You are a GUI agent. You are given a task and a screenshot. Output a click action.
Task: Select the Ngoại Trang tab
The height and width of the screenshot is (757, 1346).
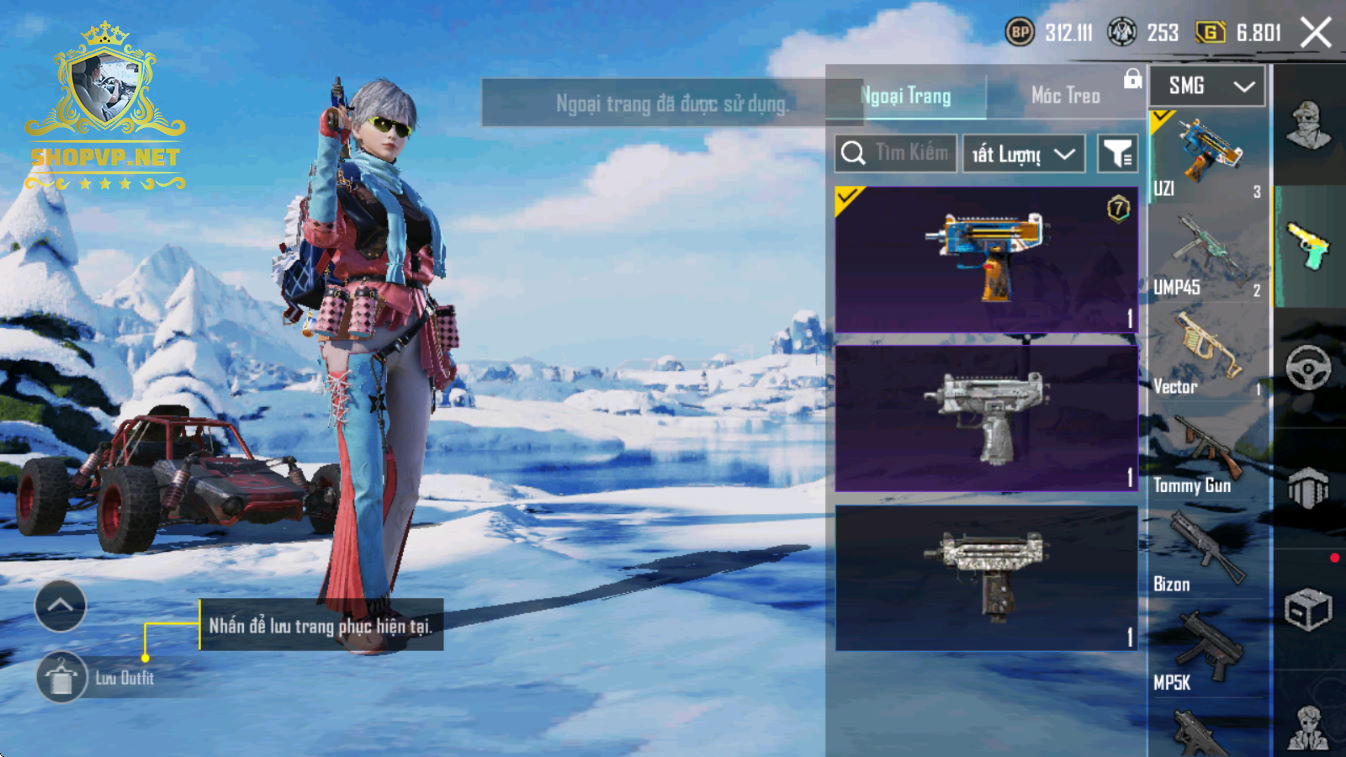point(907,96)
